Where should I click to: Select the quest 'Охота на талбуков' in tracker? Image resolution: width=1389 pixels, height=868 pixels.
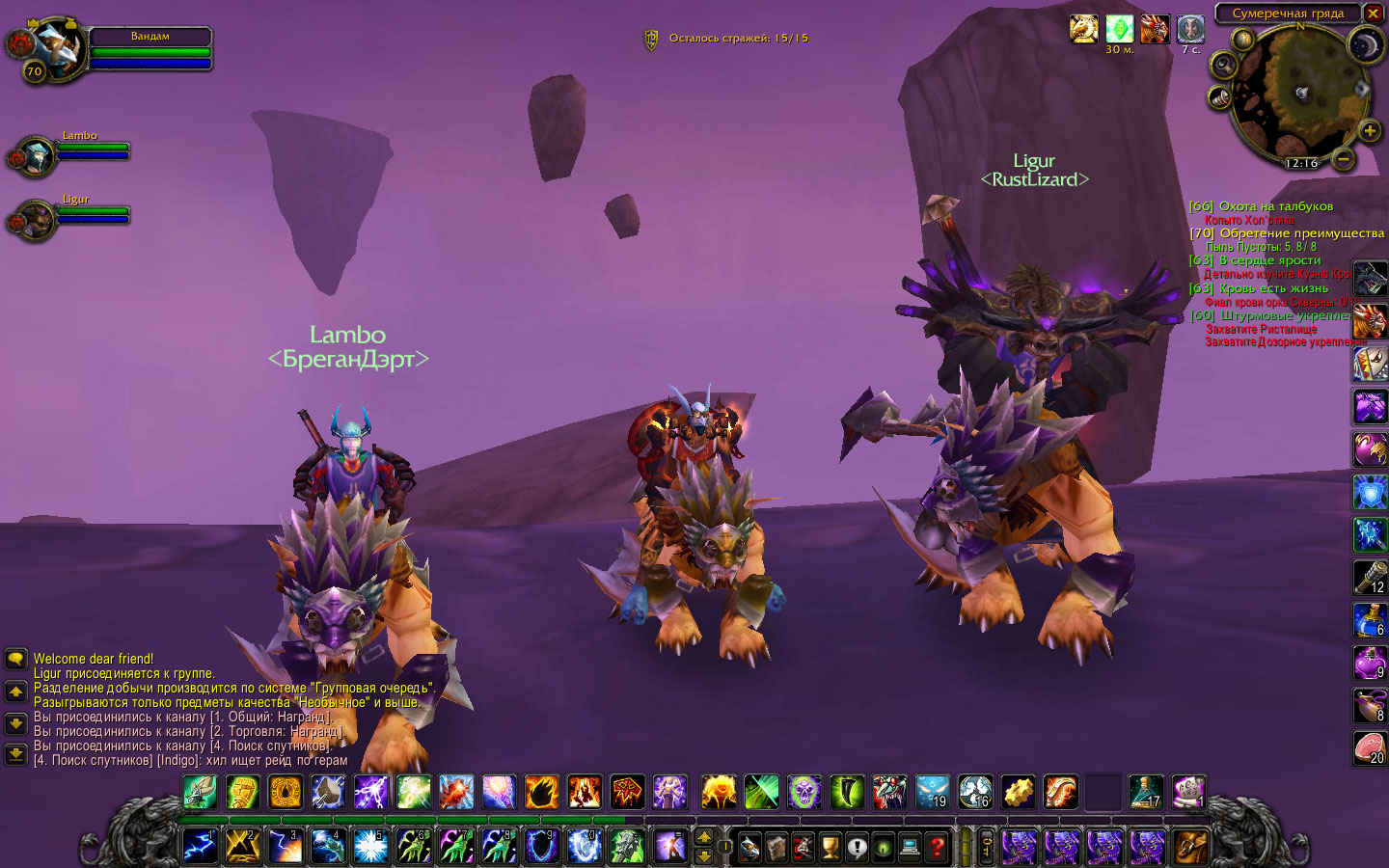coord(1275,206)
